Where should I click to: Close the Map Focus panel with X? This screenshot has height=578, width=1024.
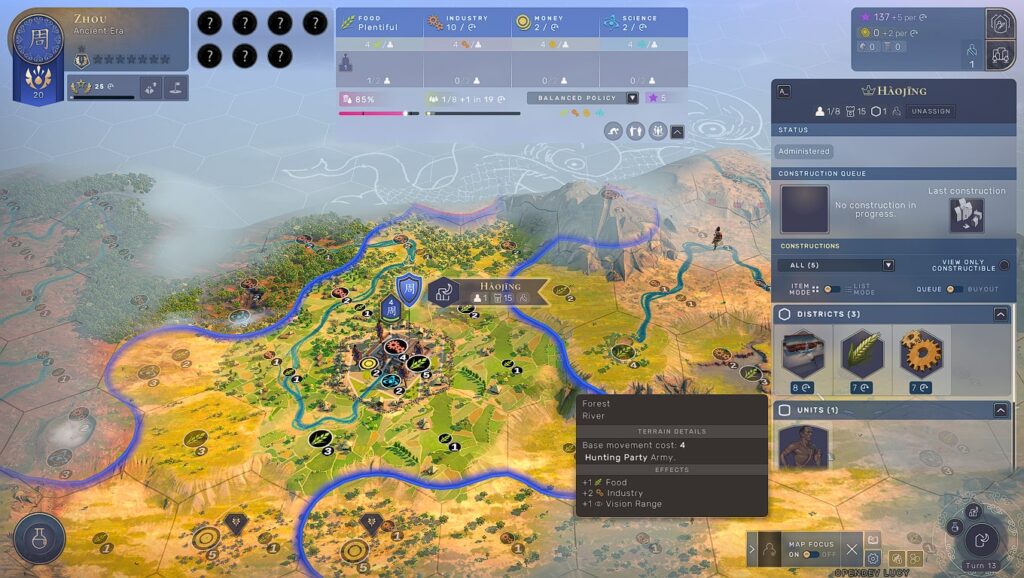pos(851,548)
